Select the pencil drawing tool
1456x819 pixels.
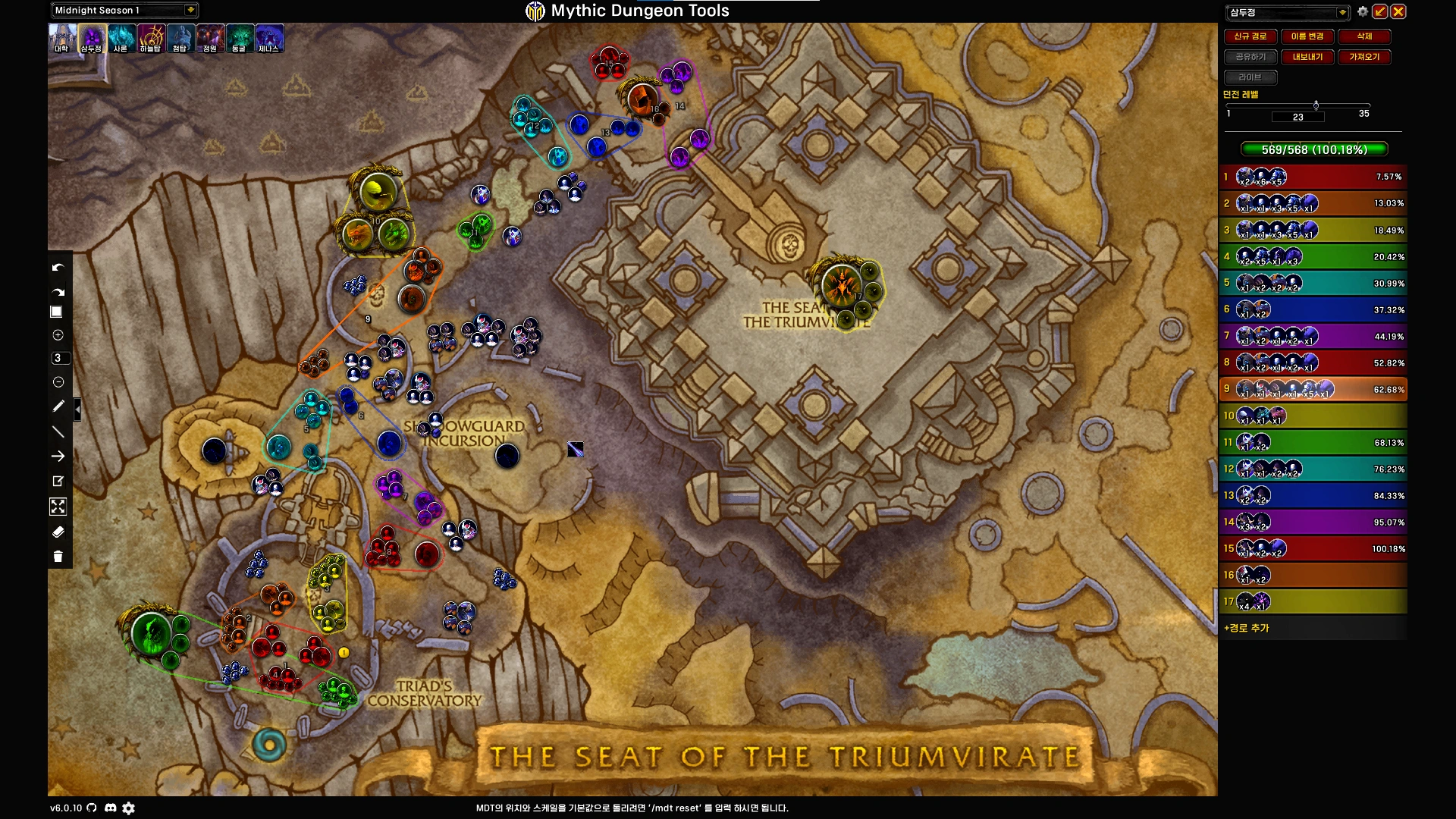[58, 406]
